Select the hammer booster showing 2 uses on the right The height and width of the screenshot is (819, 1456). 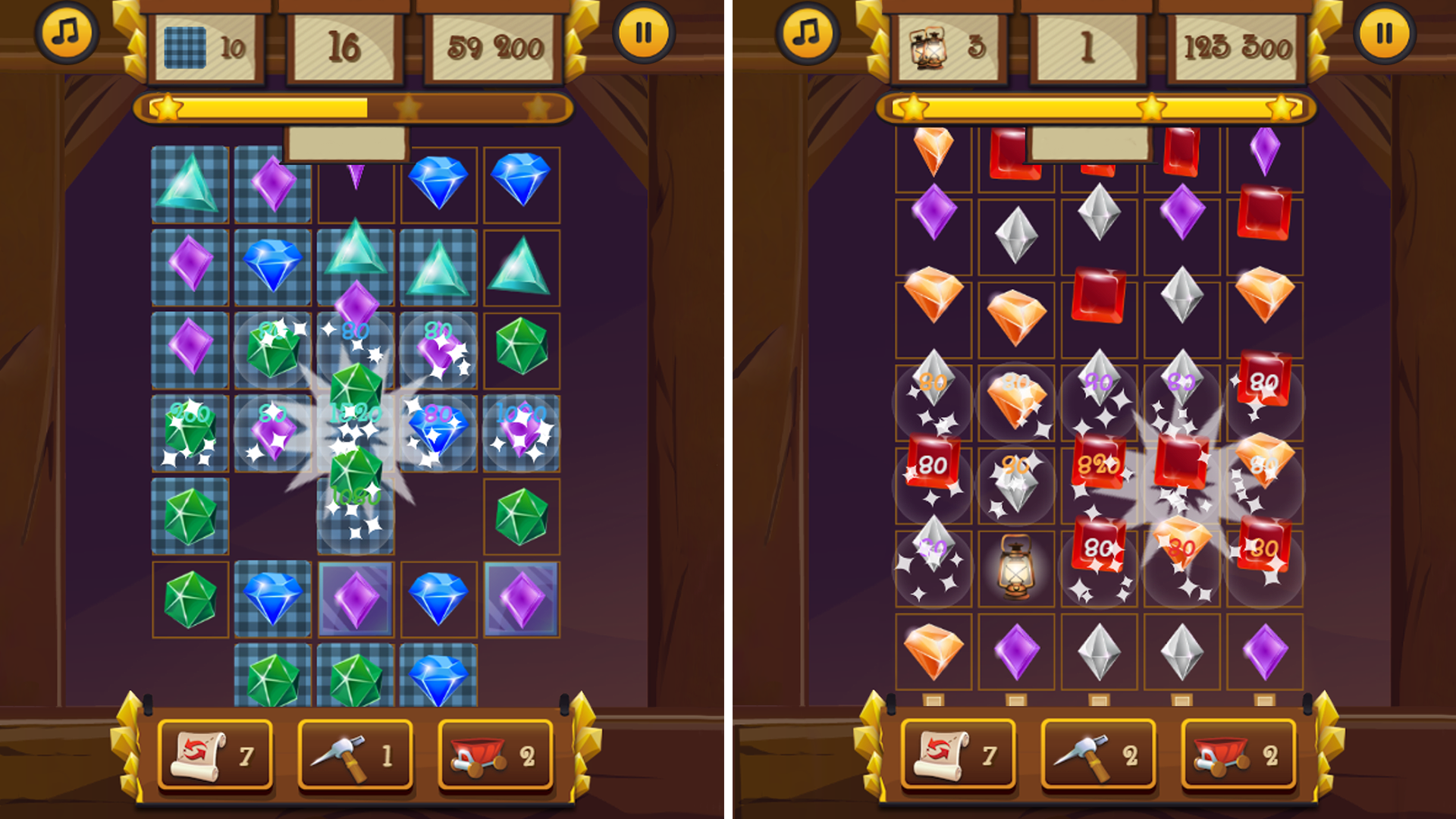(1098, 755)
